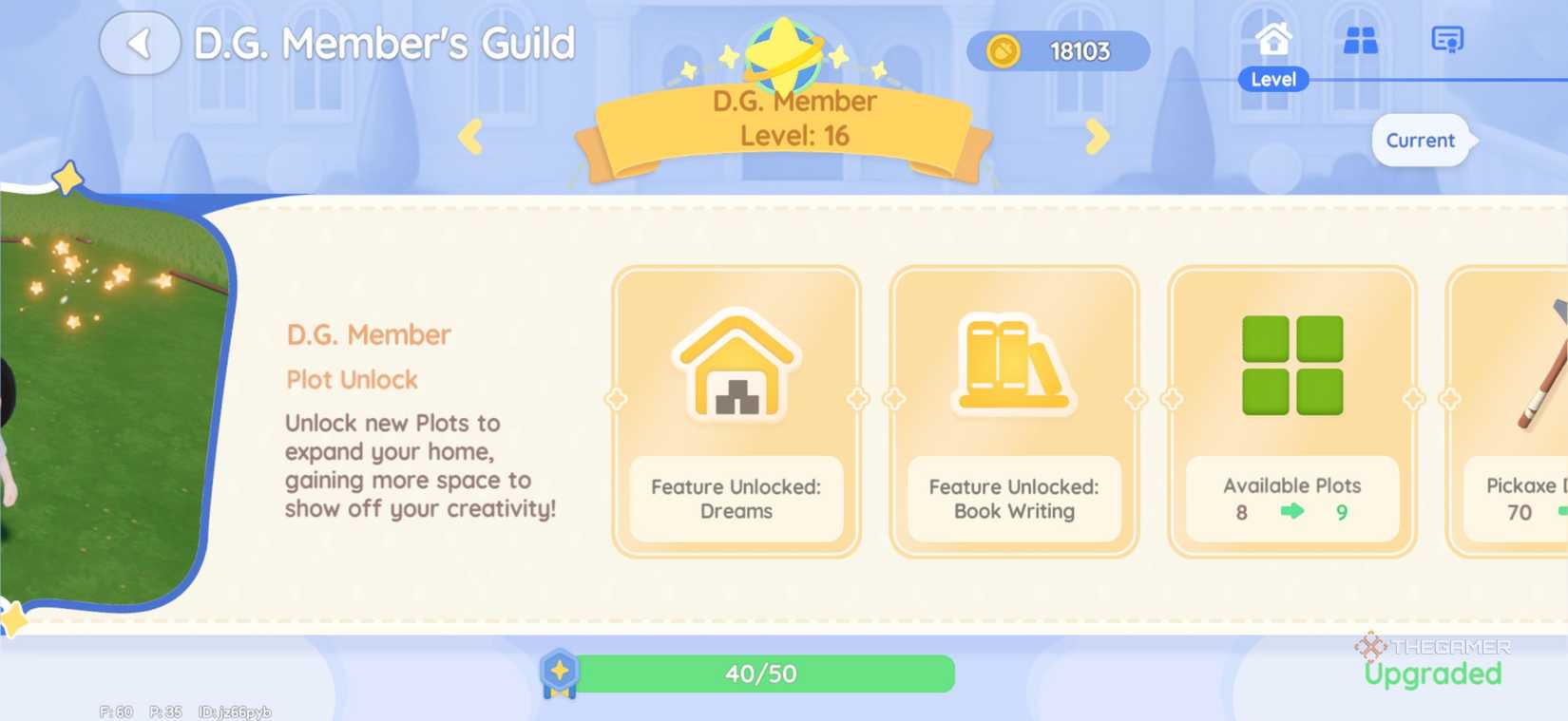Viewport: 1568px width, 721px height.
Task: Advance to the next level with right chevron
Action: (1099, 137)
